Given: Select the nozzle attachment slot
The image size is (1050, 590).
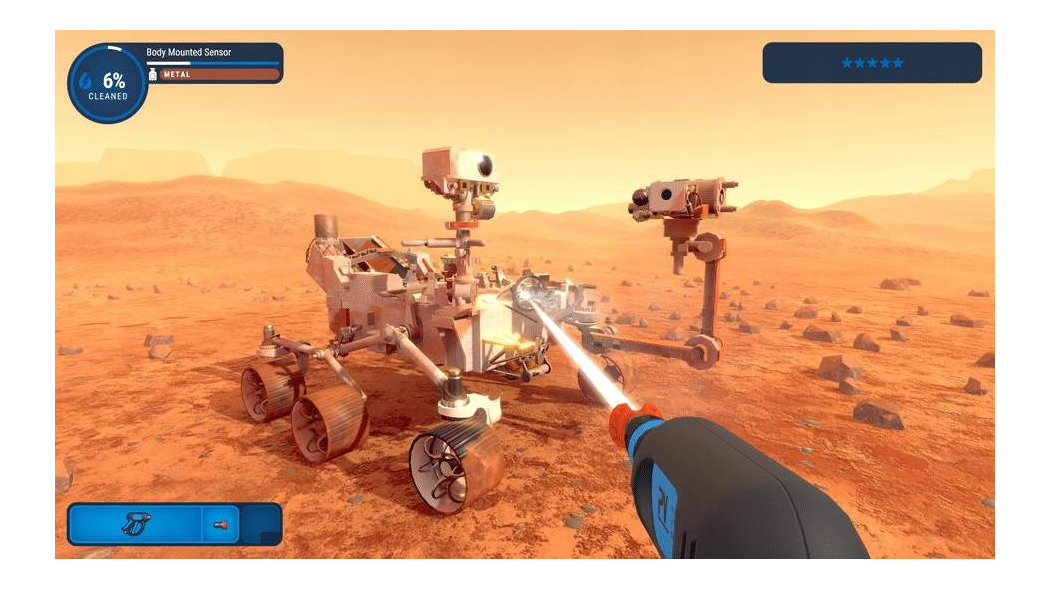Looking at the screenshot, I should tap(221, 523).
